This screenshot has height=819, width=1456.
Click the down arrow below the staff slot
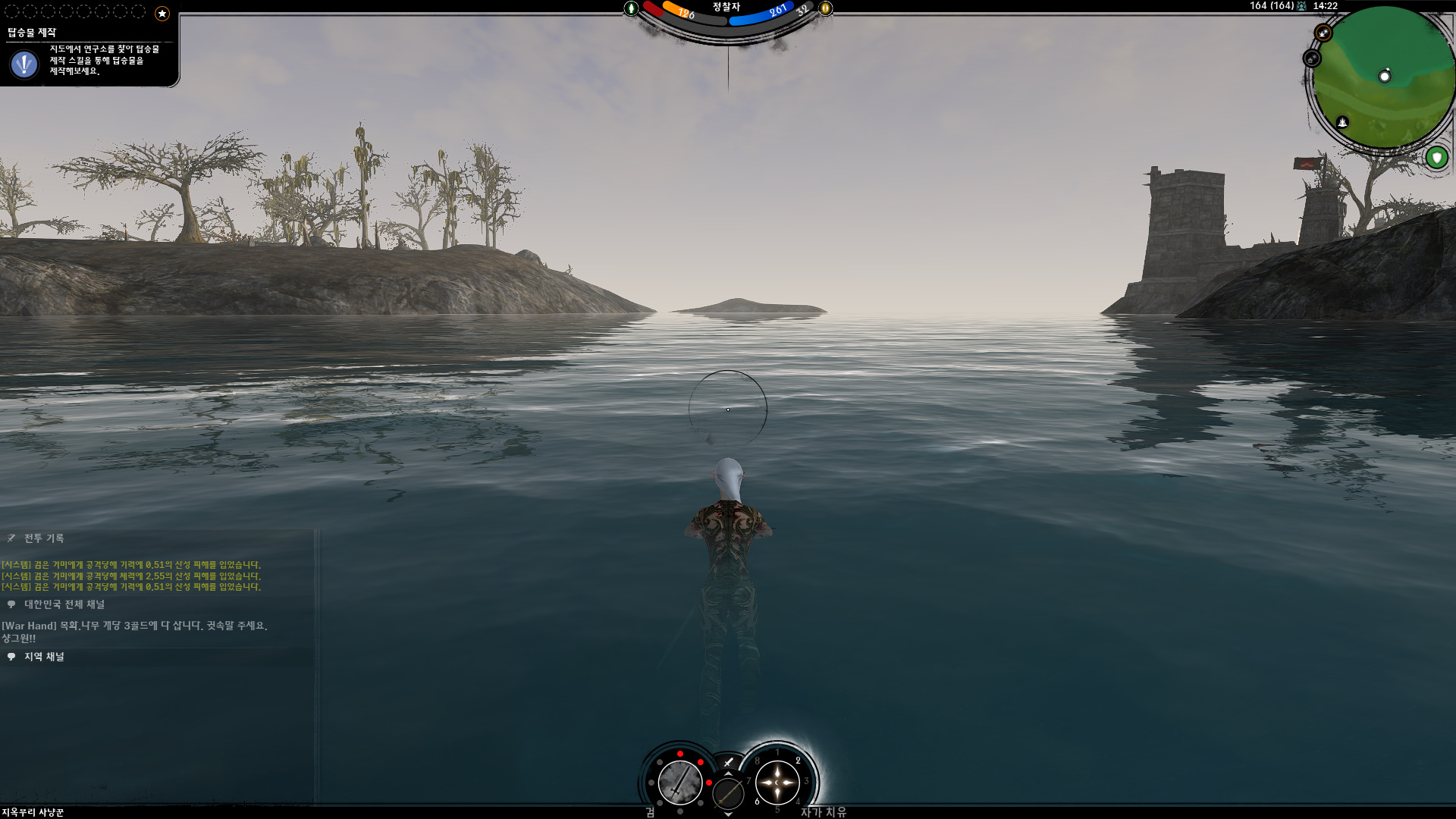(x=728, y=814)
